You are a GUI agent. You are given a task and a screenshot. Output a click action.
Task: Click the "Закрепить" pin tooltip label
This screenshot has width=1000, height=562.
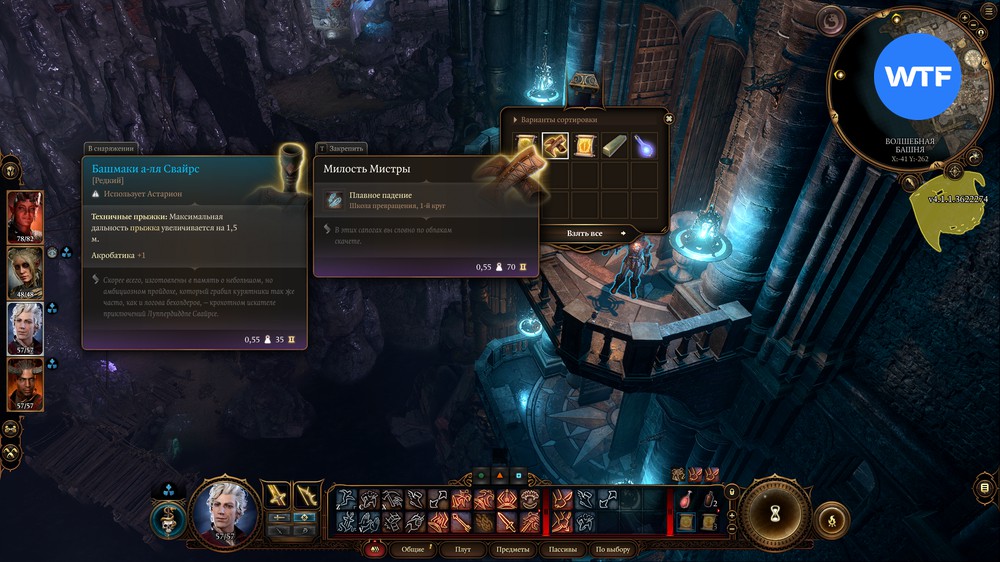[x=341, y=148]
